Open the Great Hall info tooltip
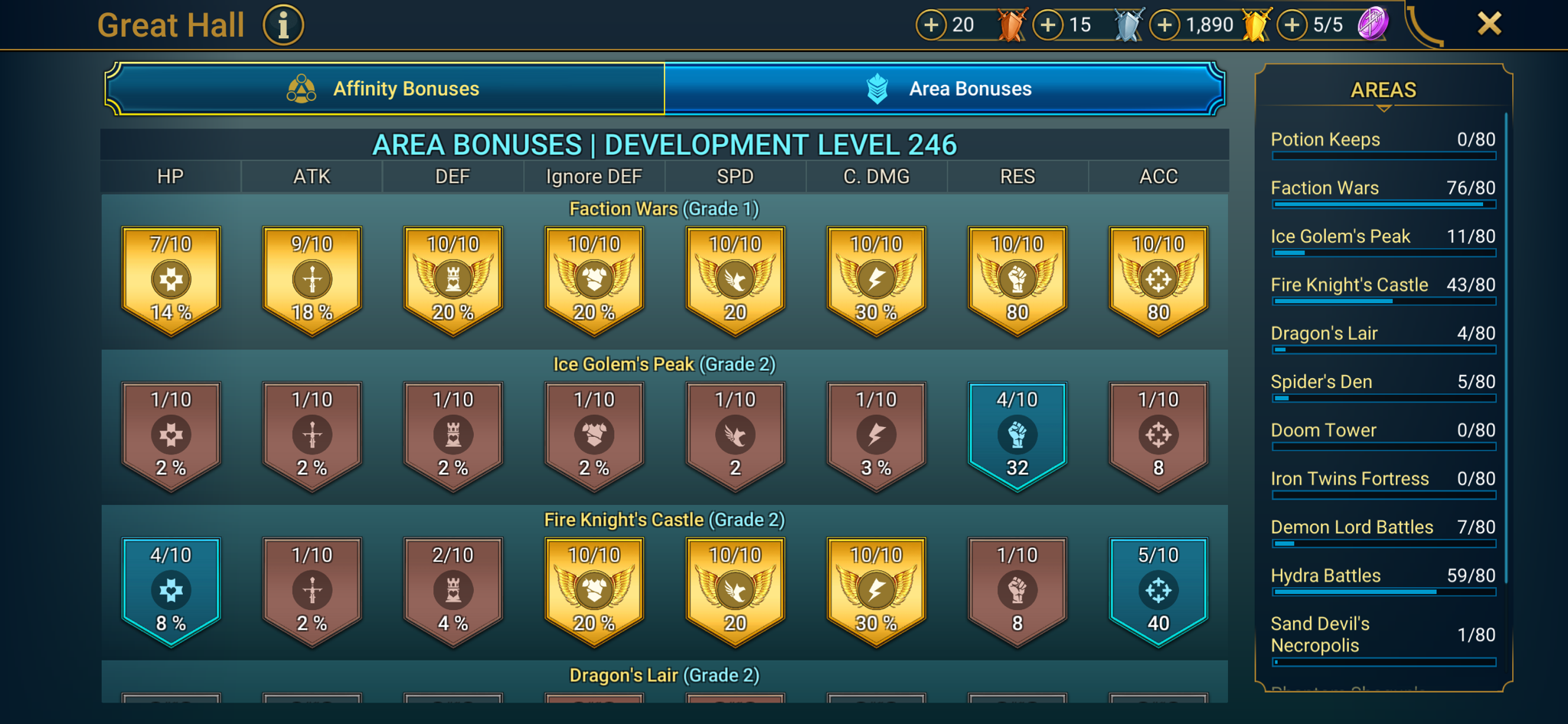Viewport: 1568px width, 724px height. click(283, 24)
